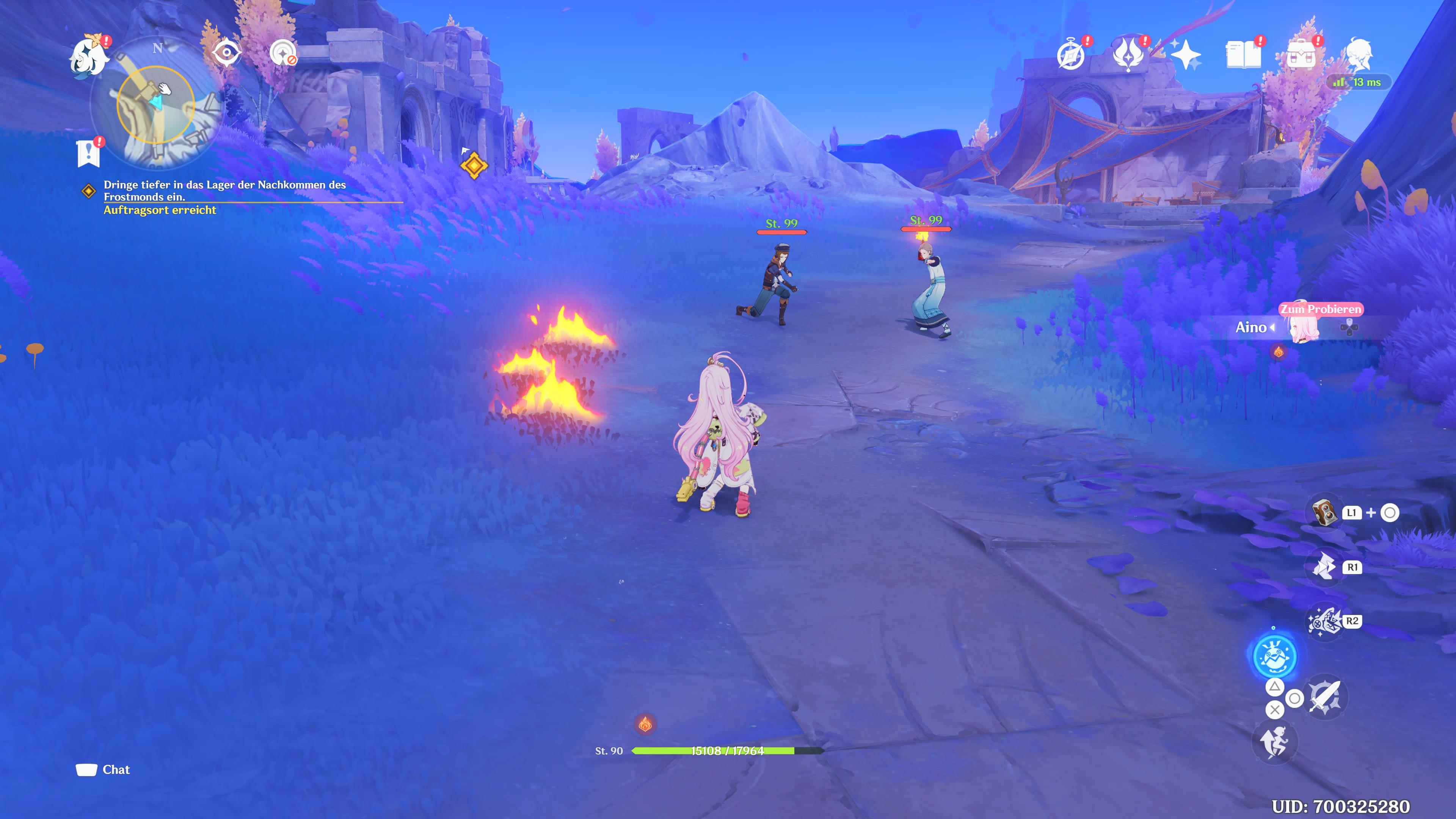The image size is (1456, 819).
Task: Open the Paimon menu
Action: tap(89, 55)
